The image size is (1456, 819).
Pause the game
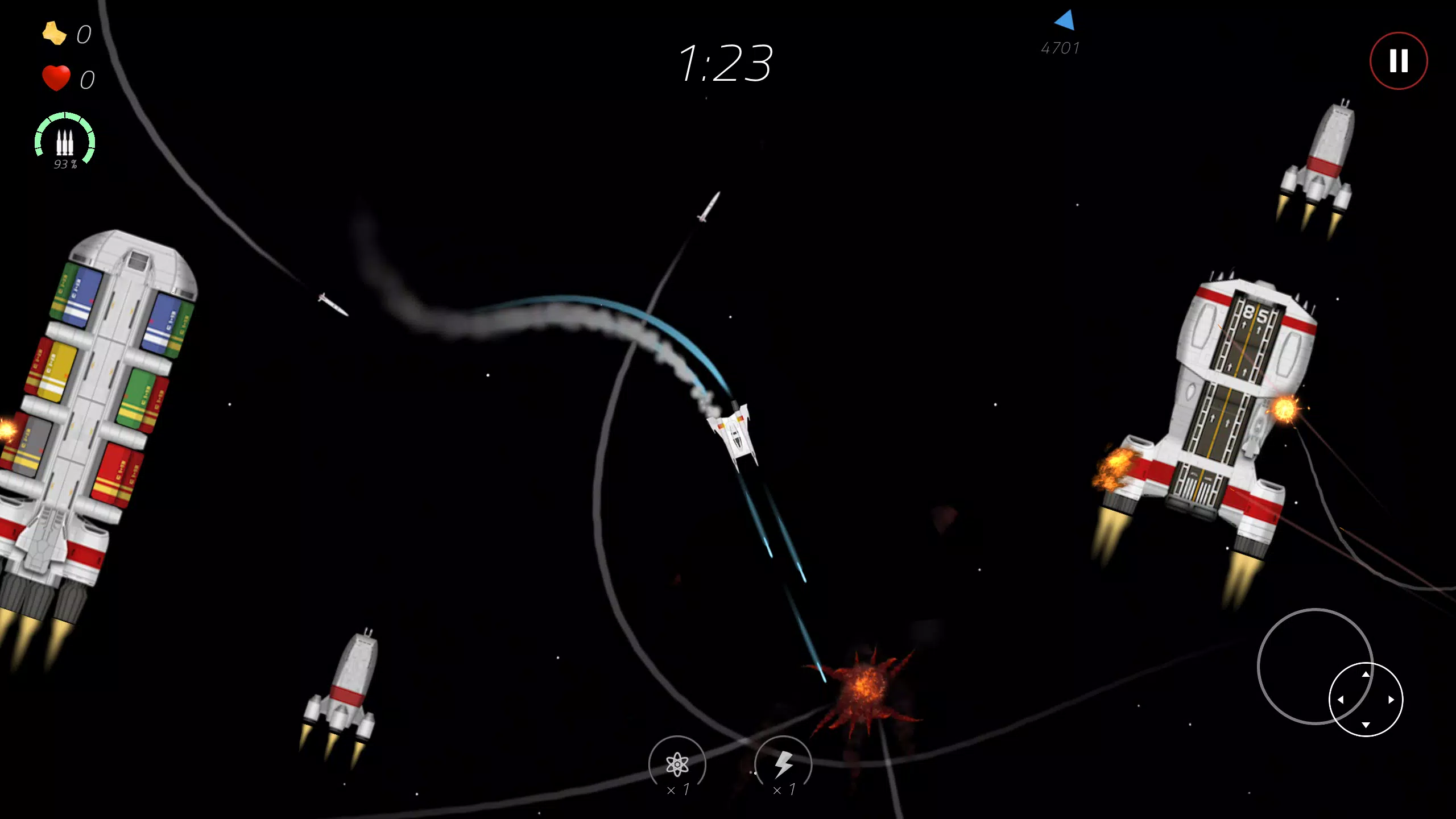pos(1399,60)
